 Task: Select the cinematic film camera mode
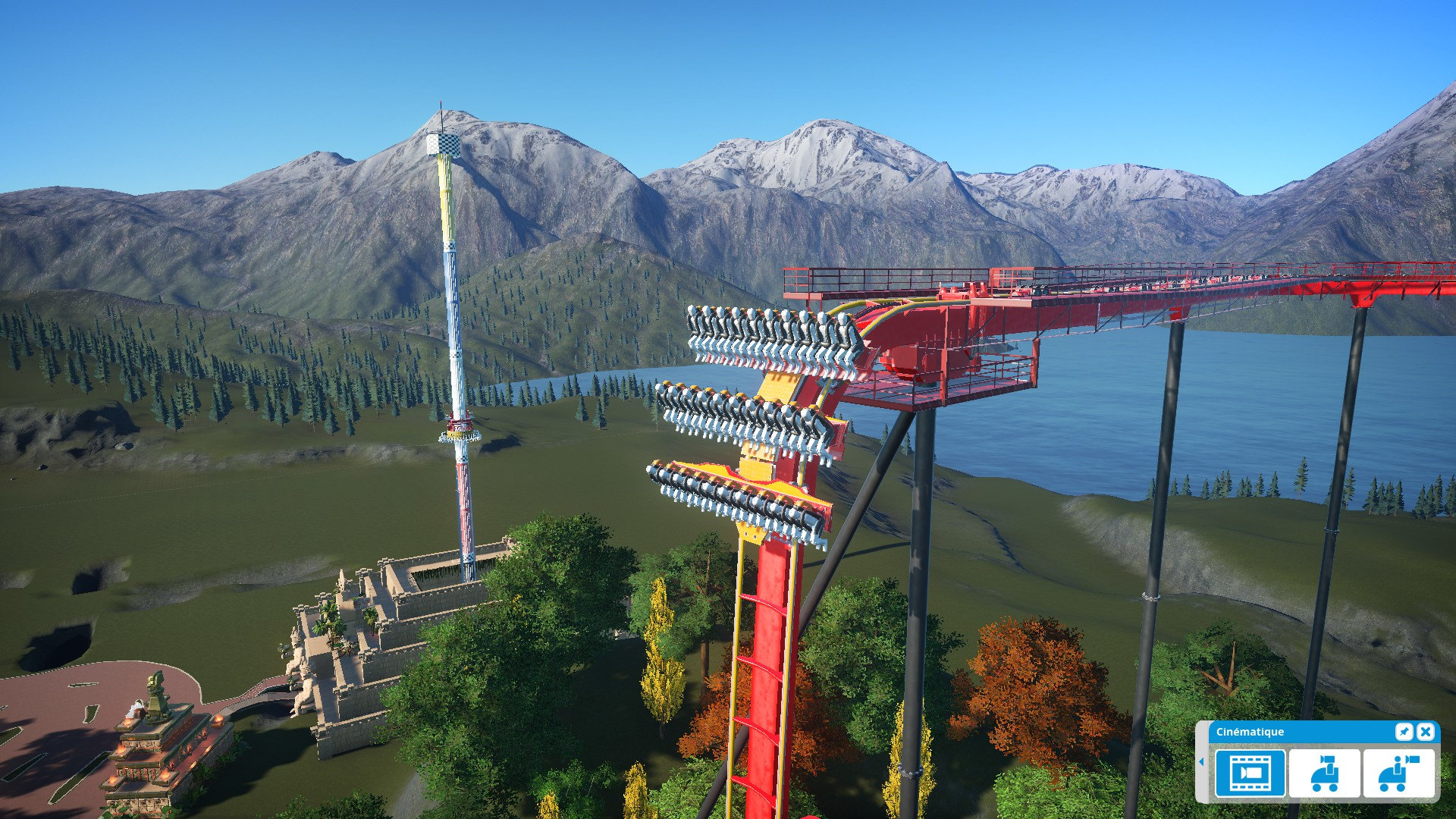(x=1250, y=773)
